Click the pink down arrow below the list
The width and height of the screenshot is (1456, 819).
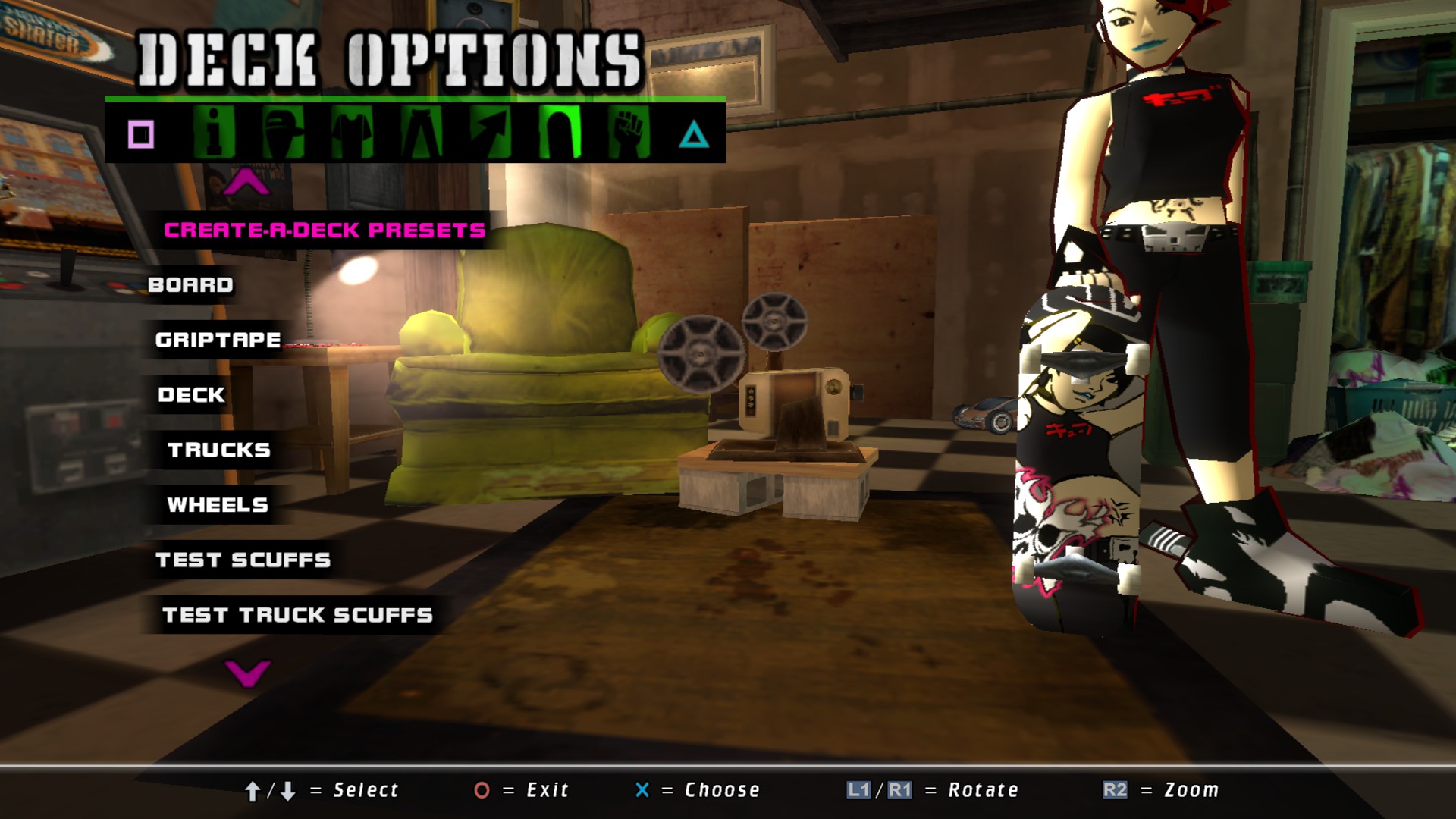247,673
